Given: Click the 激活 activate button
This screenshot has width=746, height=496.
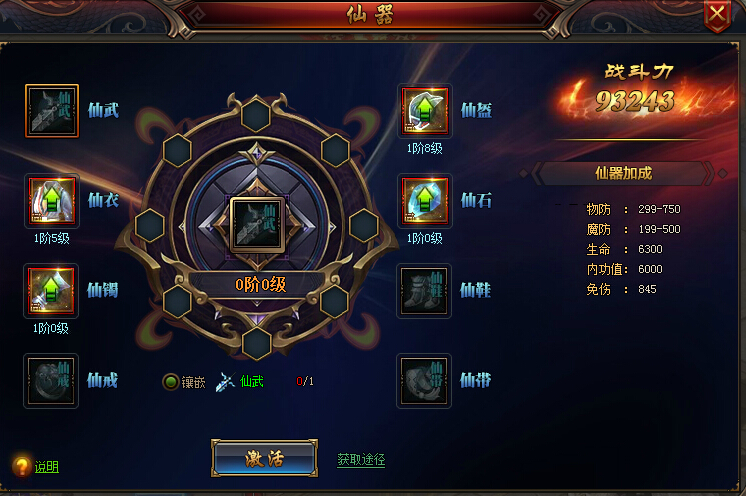Looking at the screenshot, I should [x=264, y=459].
